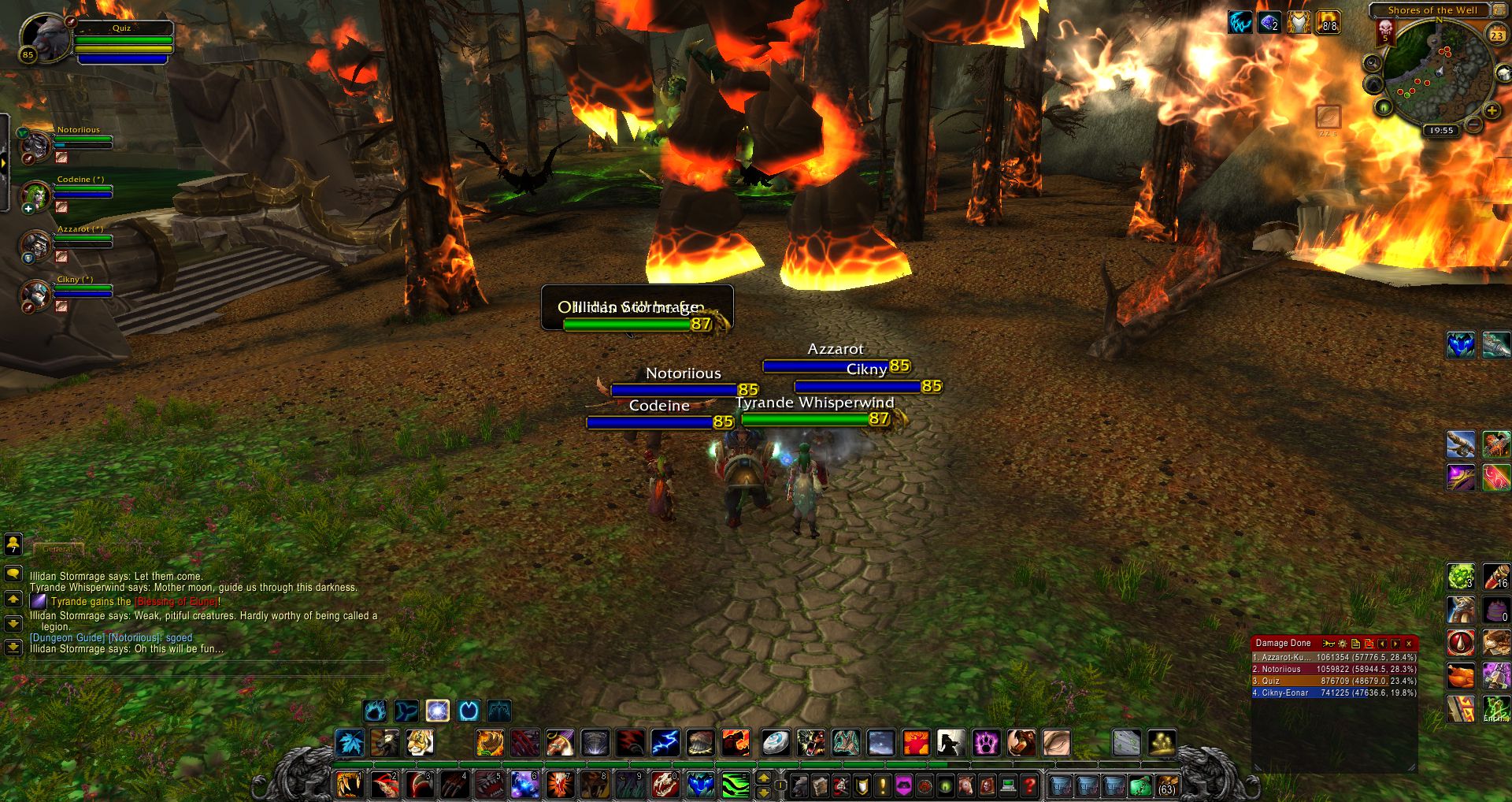Open the minimap zoom-in plus button
The width and height of the screenshot is (1512, 802).
[1492, 111]
